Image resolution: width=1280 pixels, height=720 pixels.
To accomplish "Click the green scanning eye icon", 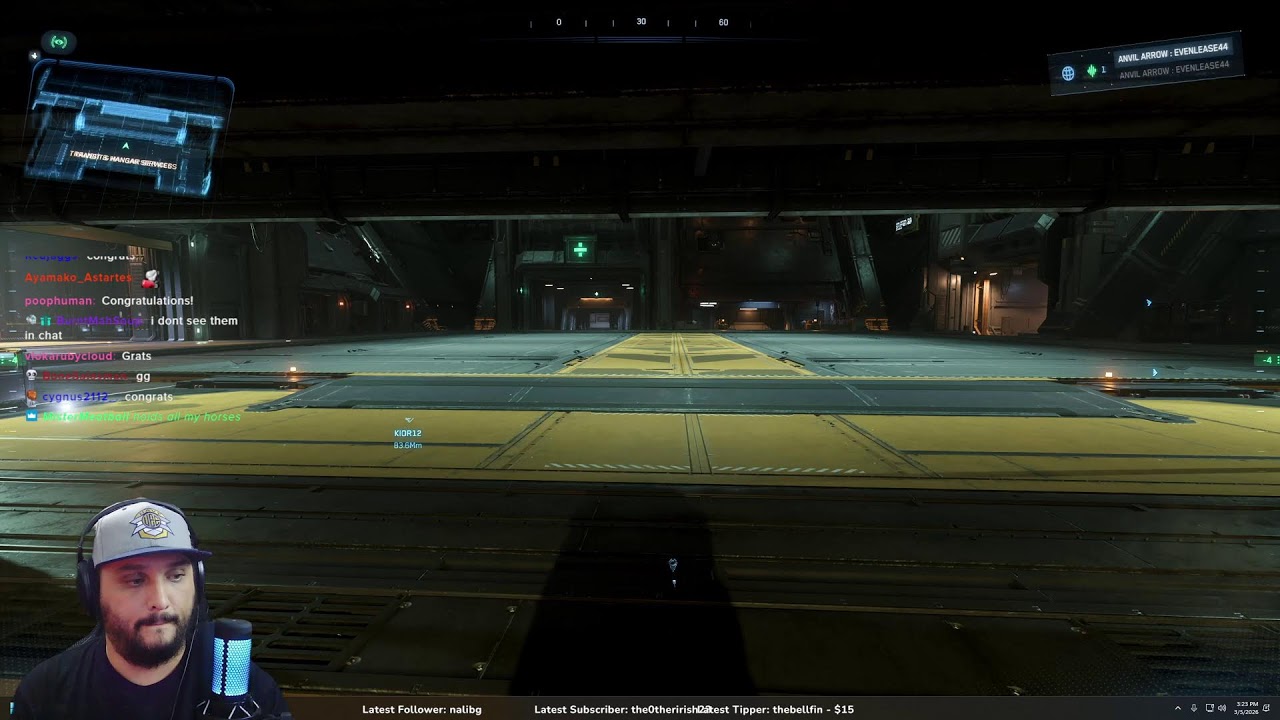I will click(x=59, y=42).
